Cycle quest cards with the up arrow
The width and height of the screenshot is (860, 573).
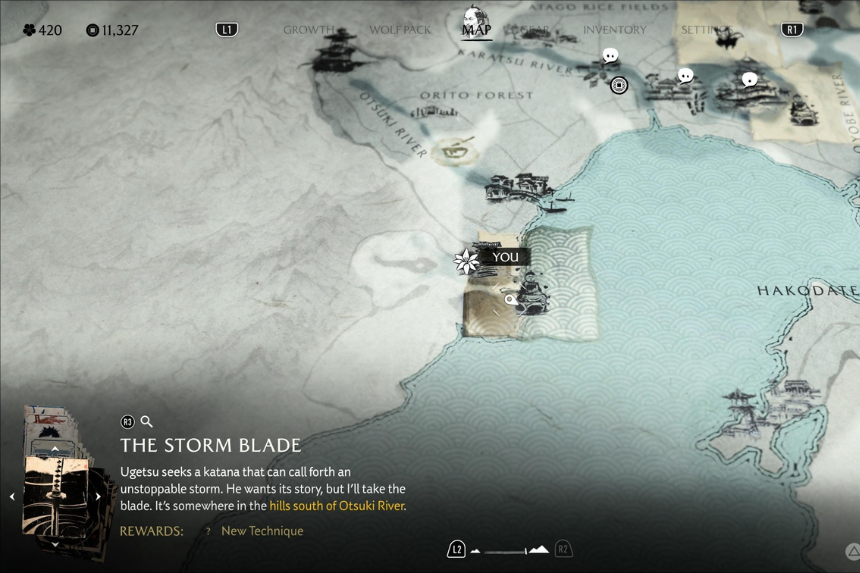[x=55, y=450]
